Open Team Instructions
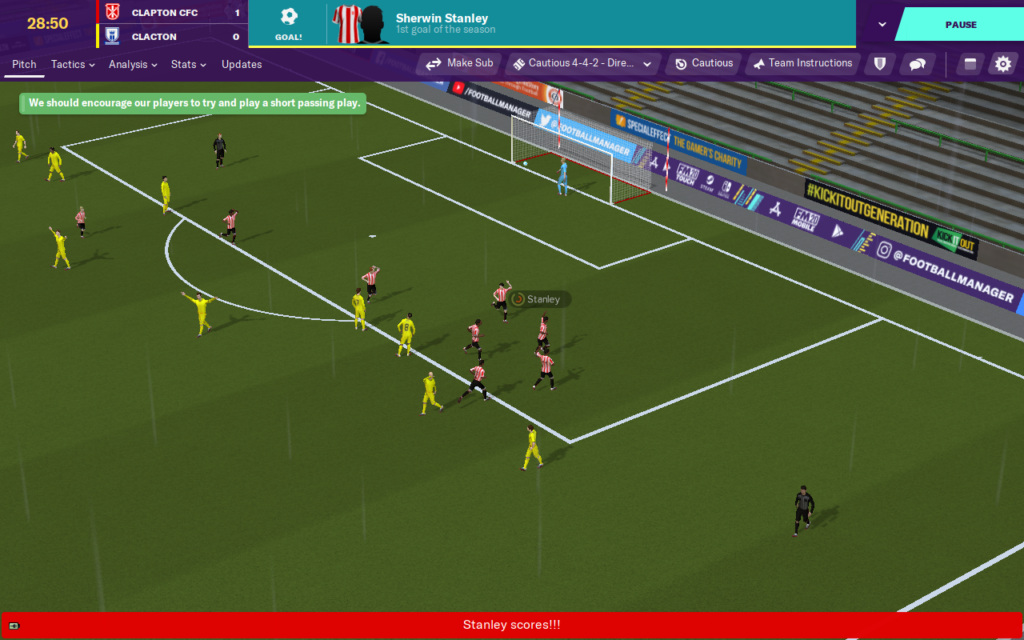1024x640 pixels. 802,63
